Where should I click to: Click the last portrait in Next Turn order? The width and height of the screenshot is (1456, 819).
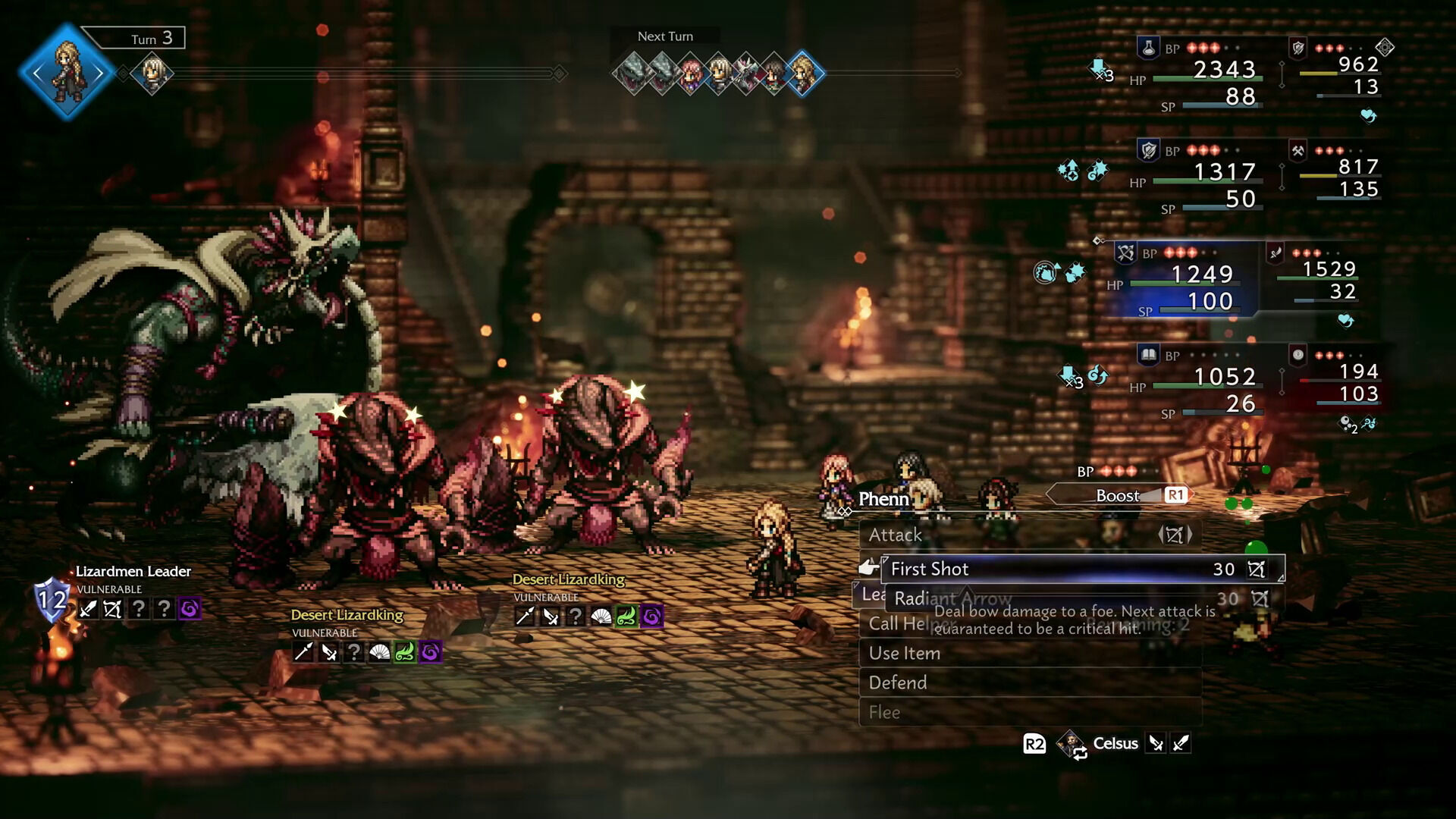point(803,74)
